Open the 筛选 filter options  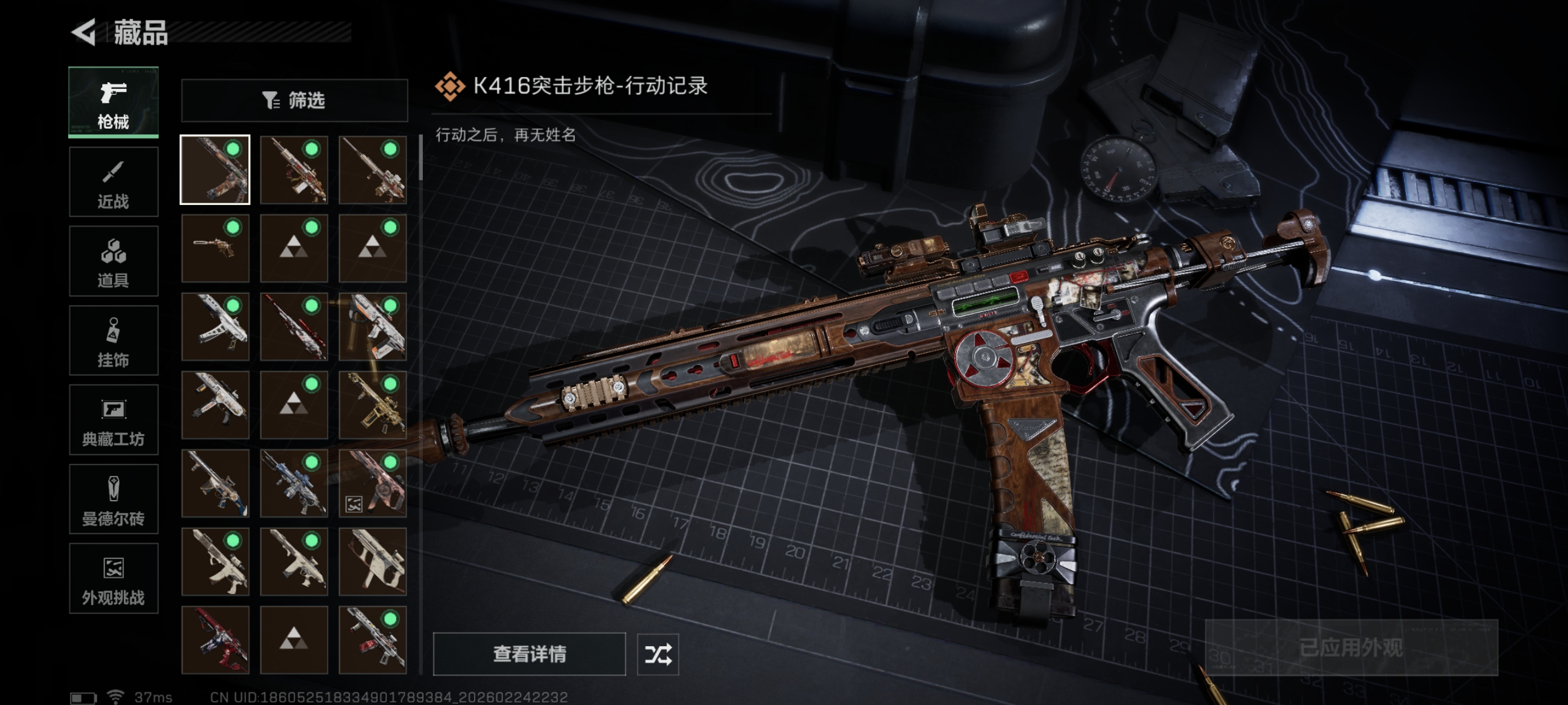294,100
